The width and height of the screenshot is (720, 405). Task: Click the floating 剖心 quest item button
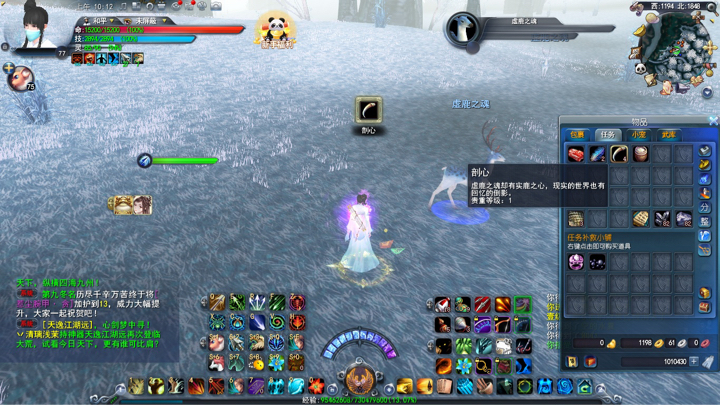point(369,110)
